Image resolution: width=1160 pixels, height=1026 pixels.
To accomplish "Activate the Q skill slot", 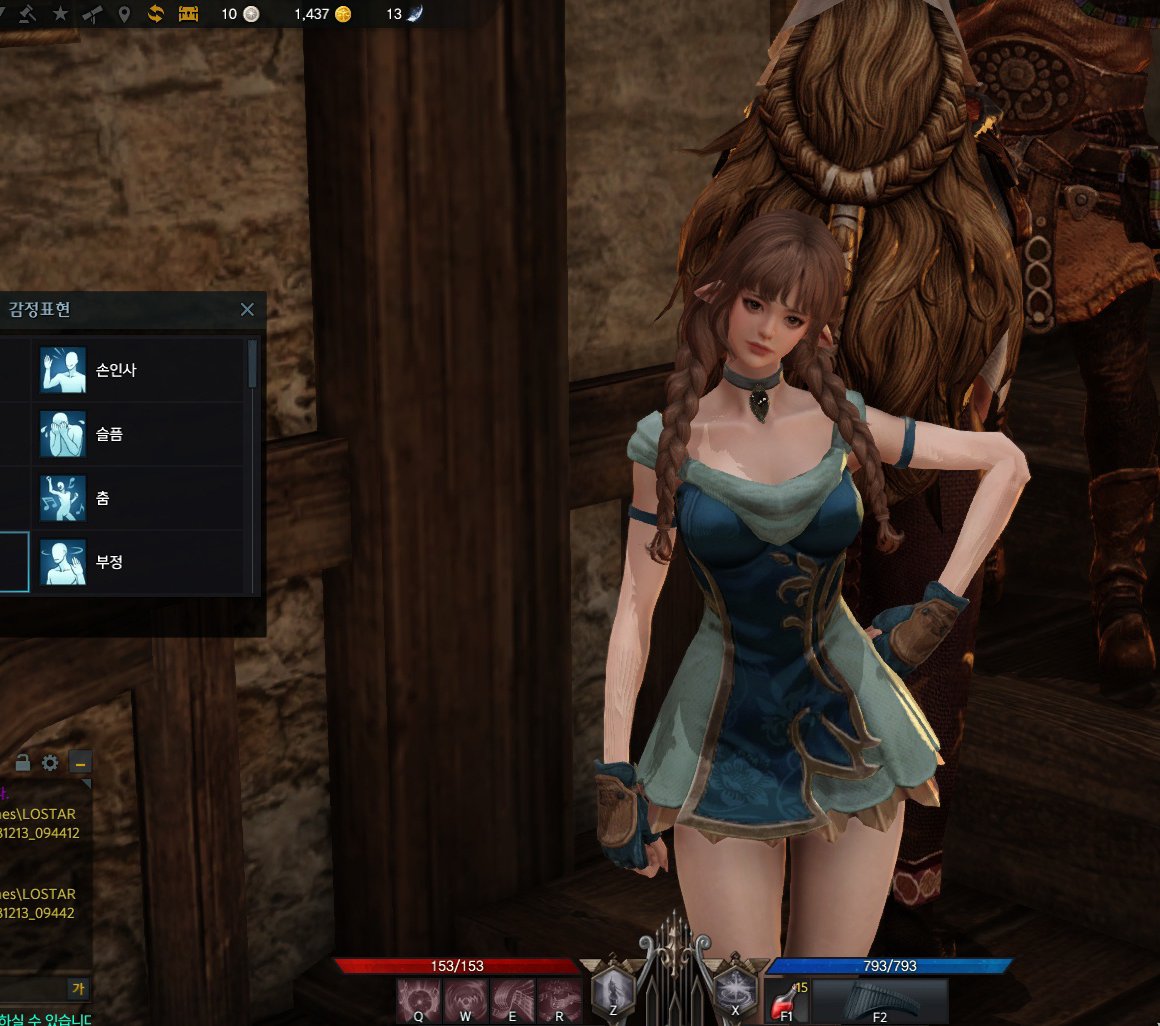I will coord(419,1000).
